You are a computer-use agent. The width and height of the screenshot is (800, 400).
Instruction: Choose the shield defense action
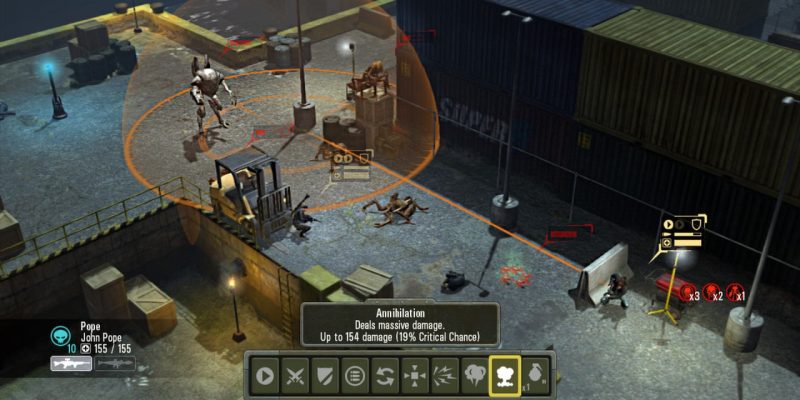tap(325, 375)
